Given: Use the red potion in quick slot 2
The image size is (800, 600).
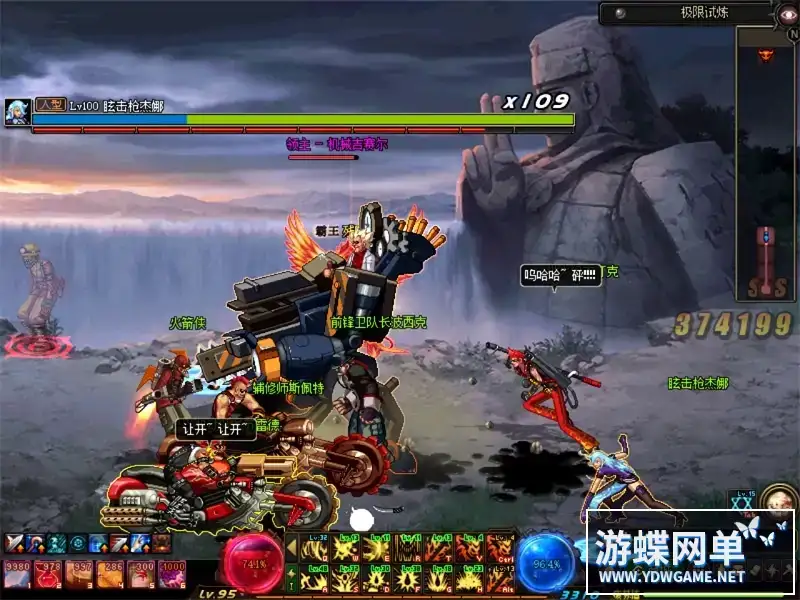Looking at the screenshot, I should click(x=46, y=574).
